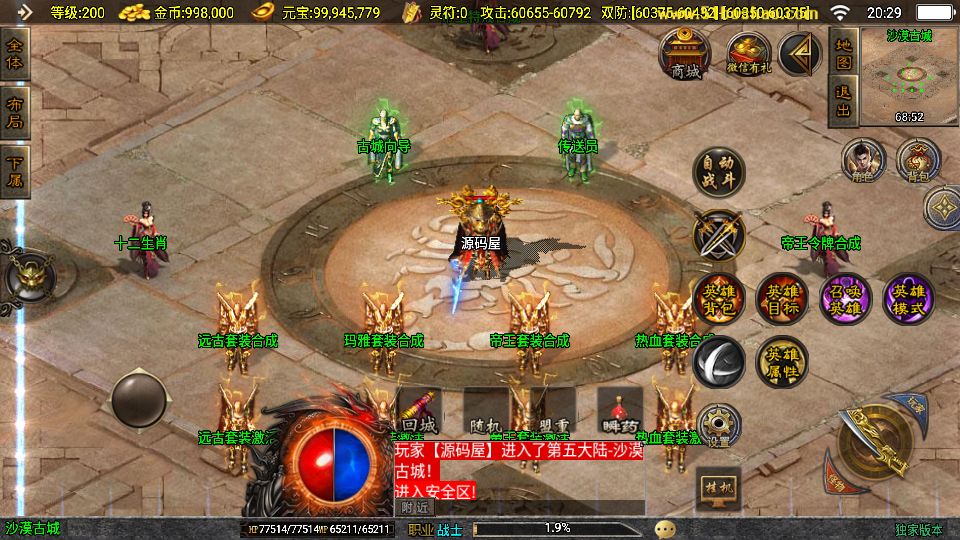The height and width of the screenshot is (540, 960).
Task: Open the 地图 map panel
Action: click(x=843, y=54)
